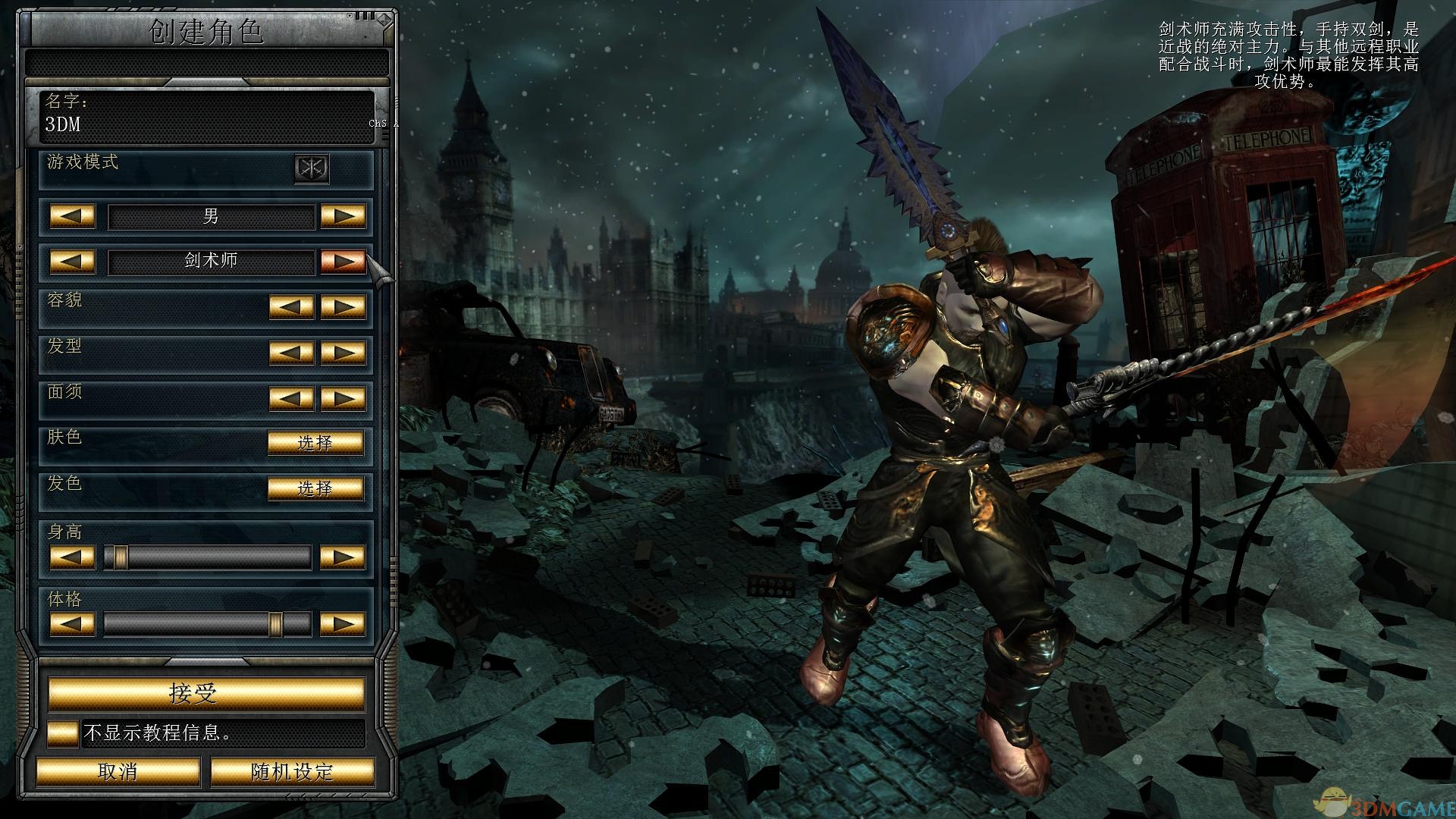Tick the 不显示教程信息 checkbox
1456x819 pixels.
pos(62,733)
